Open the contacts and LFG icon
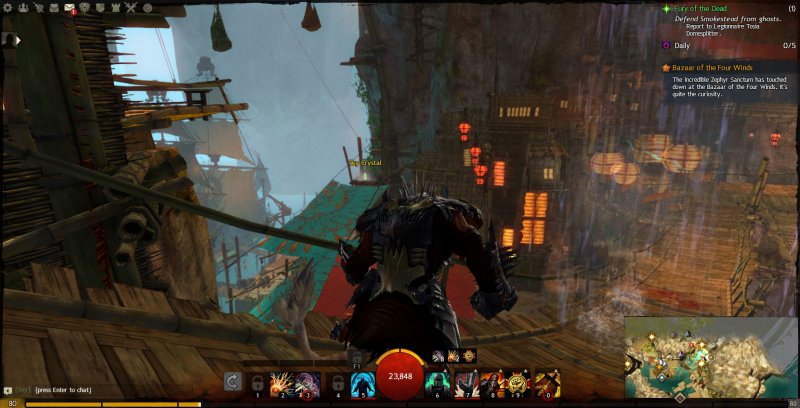The width and height of the screenshot is (800, 408). (23, 7)
